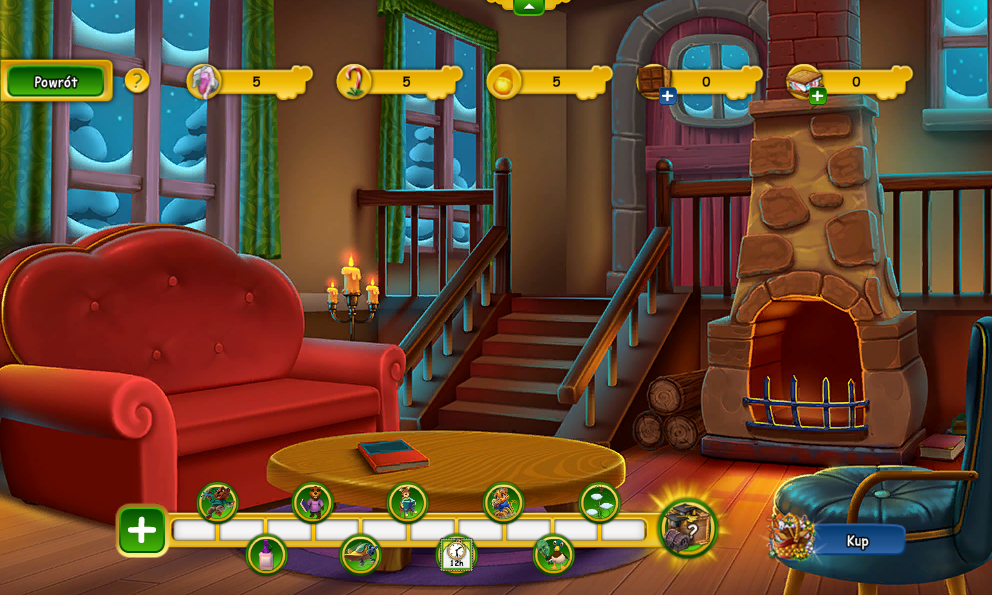Select the white flowers milestone icon
992x595 pixels.
pos(599,502)
